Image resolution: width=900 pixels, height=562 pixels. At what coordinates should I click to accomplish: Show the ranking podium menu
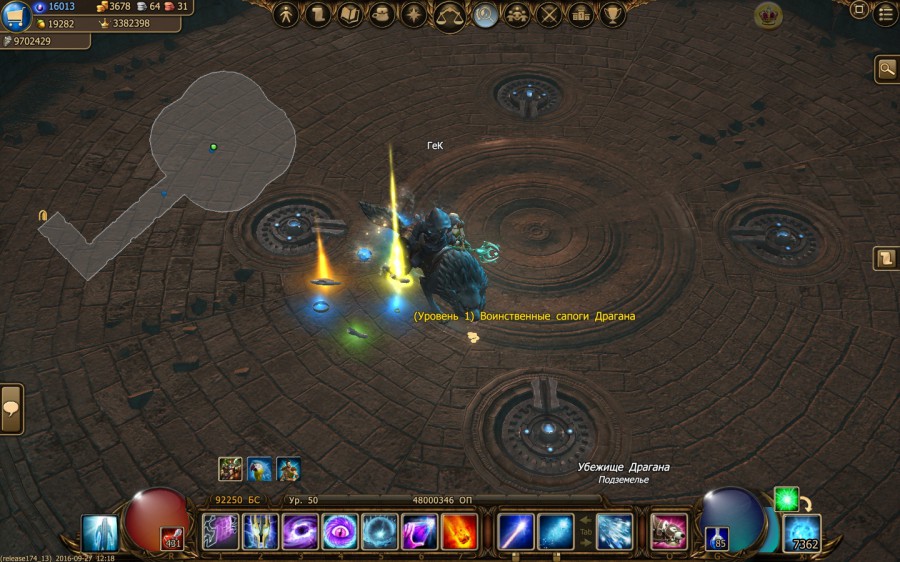coord(581,15)
